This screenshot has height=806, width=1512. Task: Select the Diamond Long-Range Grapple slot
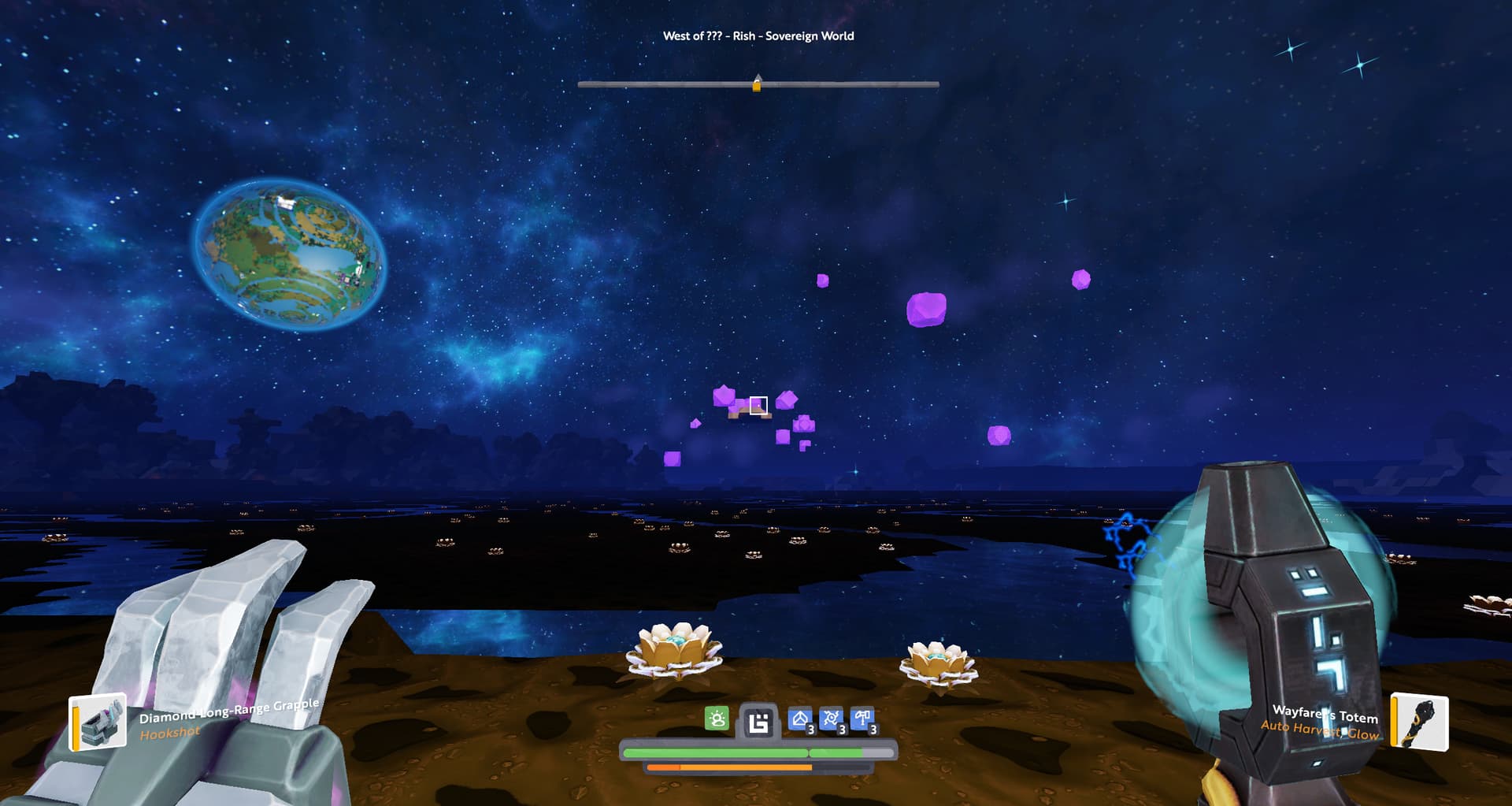pyautogui.click(x=98, y=722)
